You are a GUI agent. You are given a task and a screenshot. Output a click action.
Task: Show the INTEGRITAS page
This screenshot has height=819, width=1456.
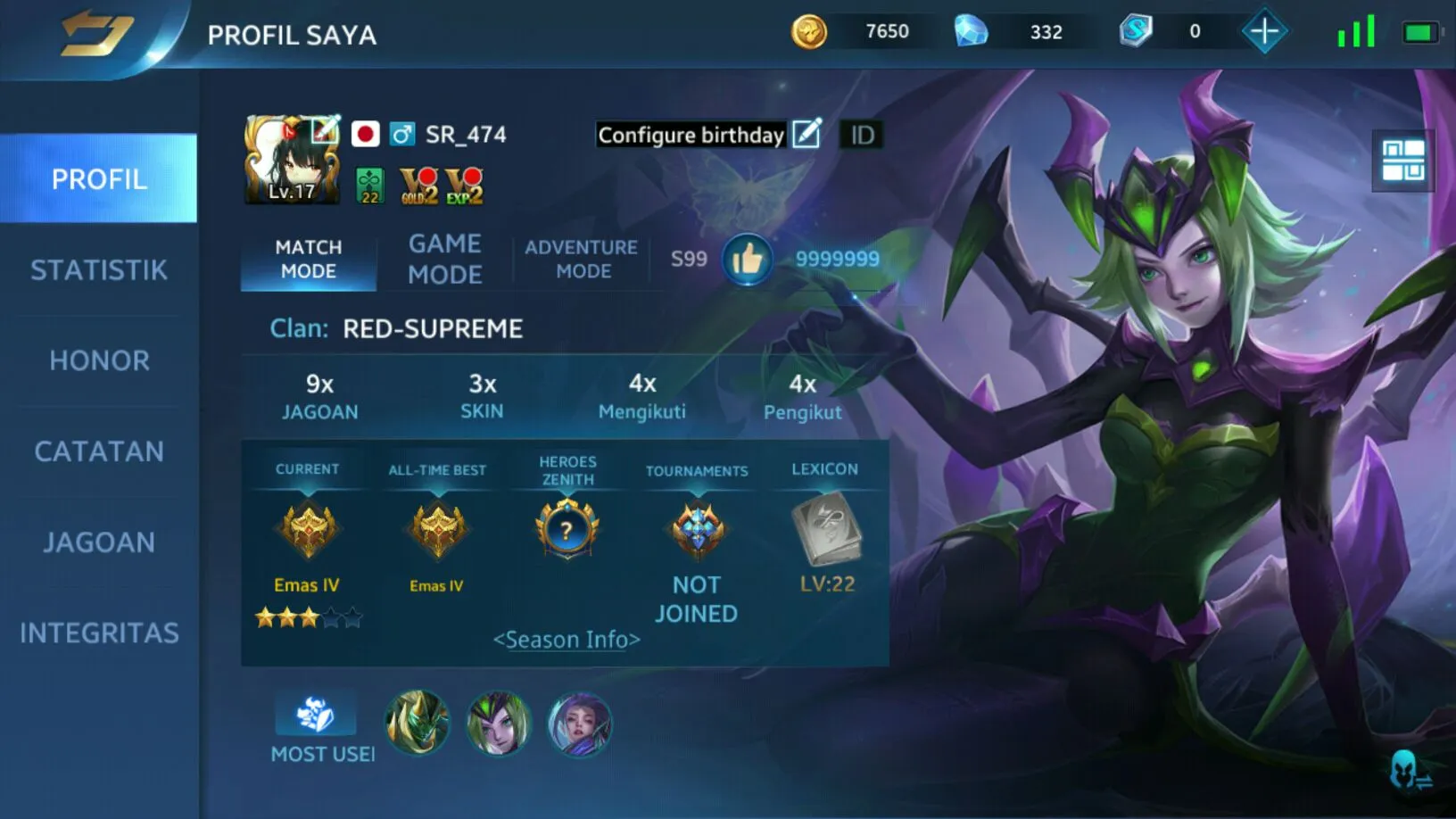99,633
